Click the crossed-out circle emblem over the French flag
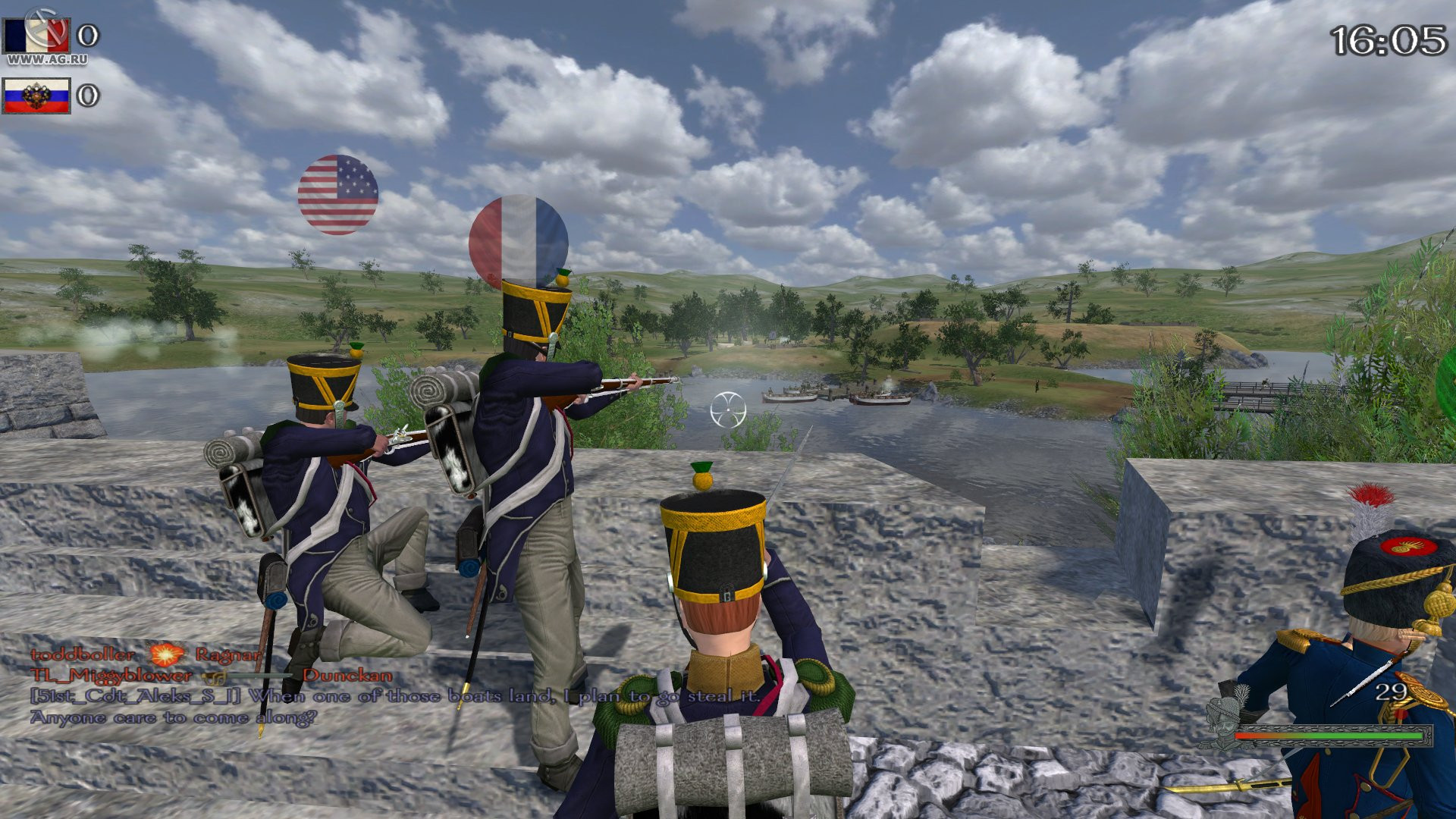This screenshot has width=1456, height=819. 43,27
